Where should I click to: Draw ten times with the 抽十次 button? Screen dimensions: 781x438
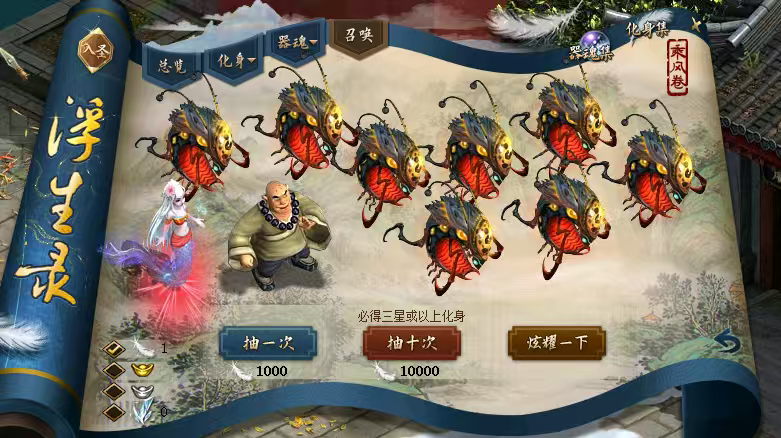(x=411, y=342)
